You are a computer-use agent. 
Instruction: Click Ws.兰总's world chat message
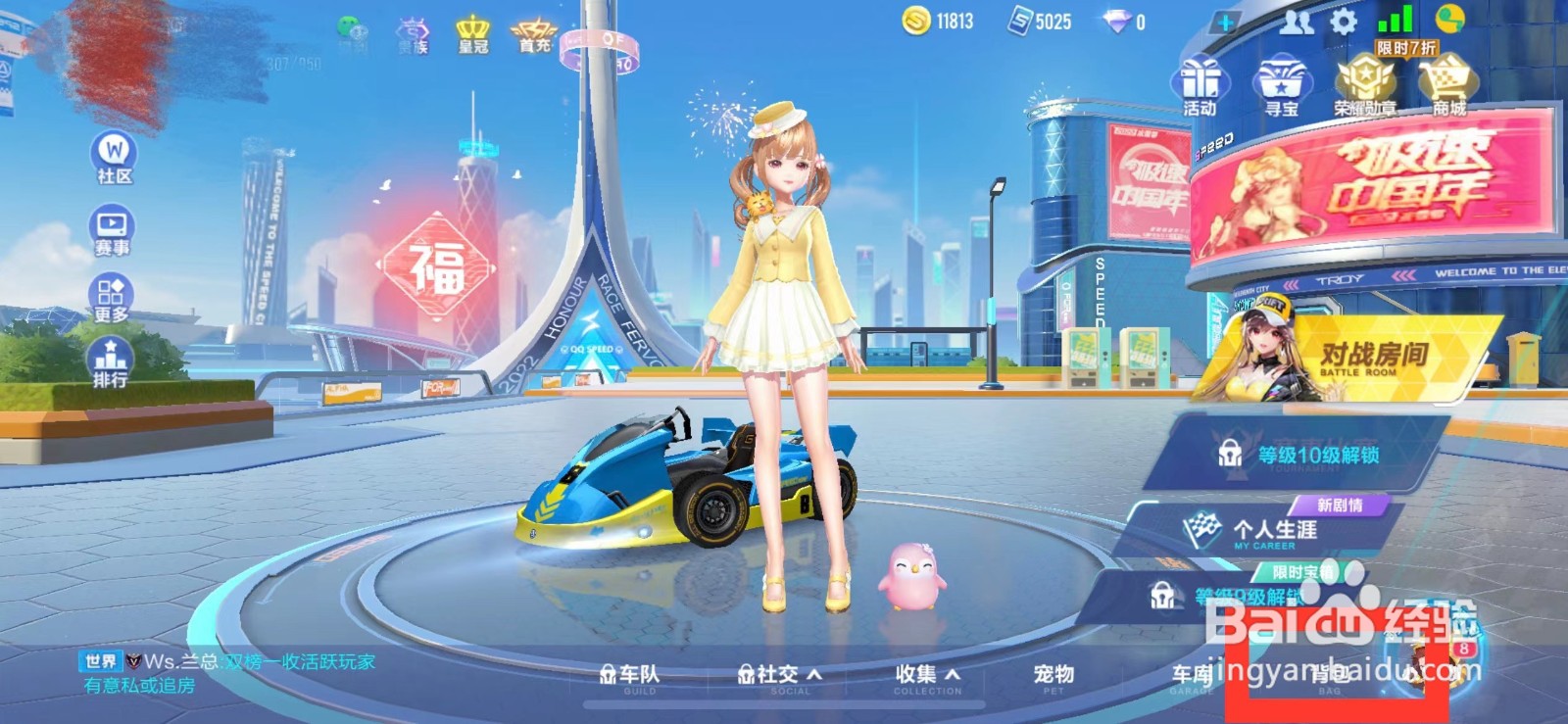(225, 662)
